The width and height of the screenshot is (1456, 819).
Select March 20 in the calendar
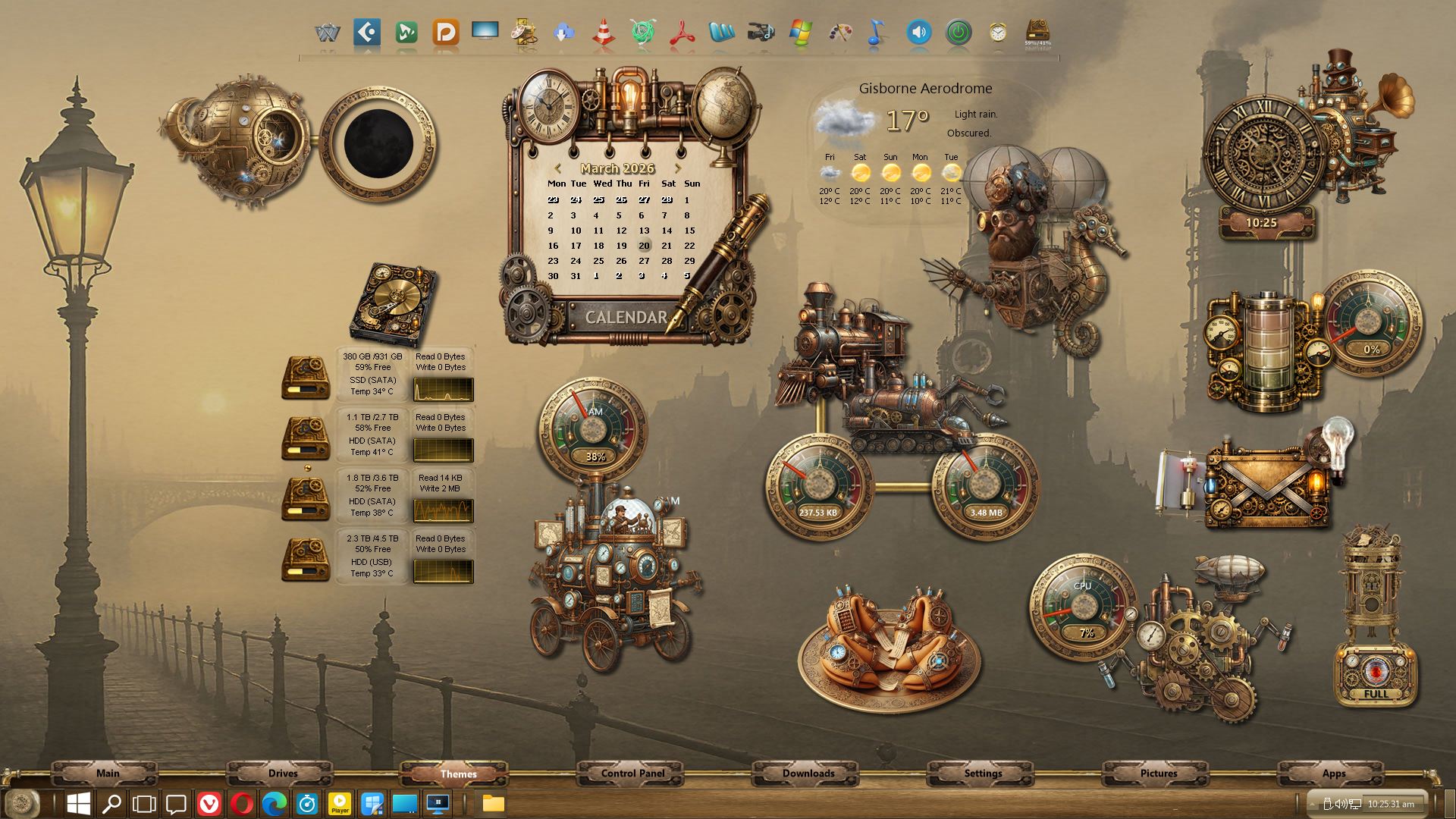[644, 246]
